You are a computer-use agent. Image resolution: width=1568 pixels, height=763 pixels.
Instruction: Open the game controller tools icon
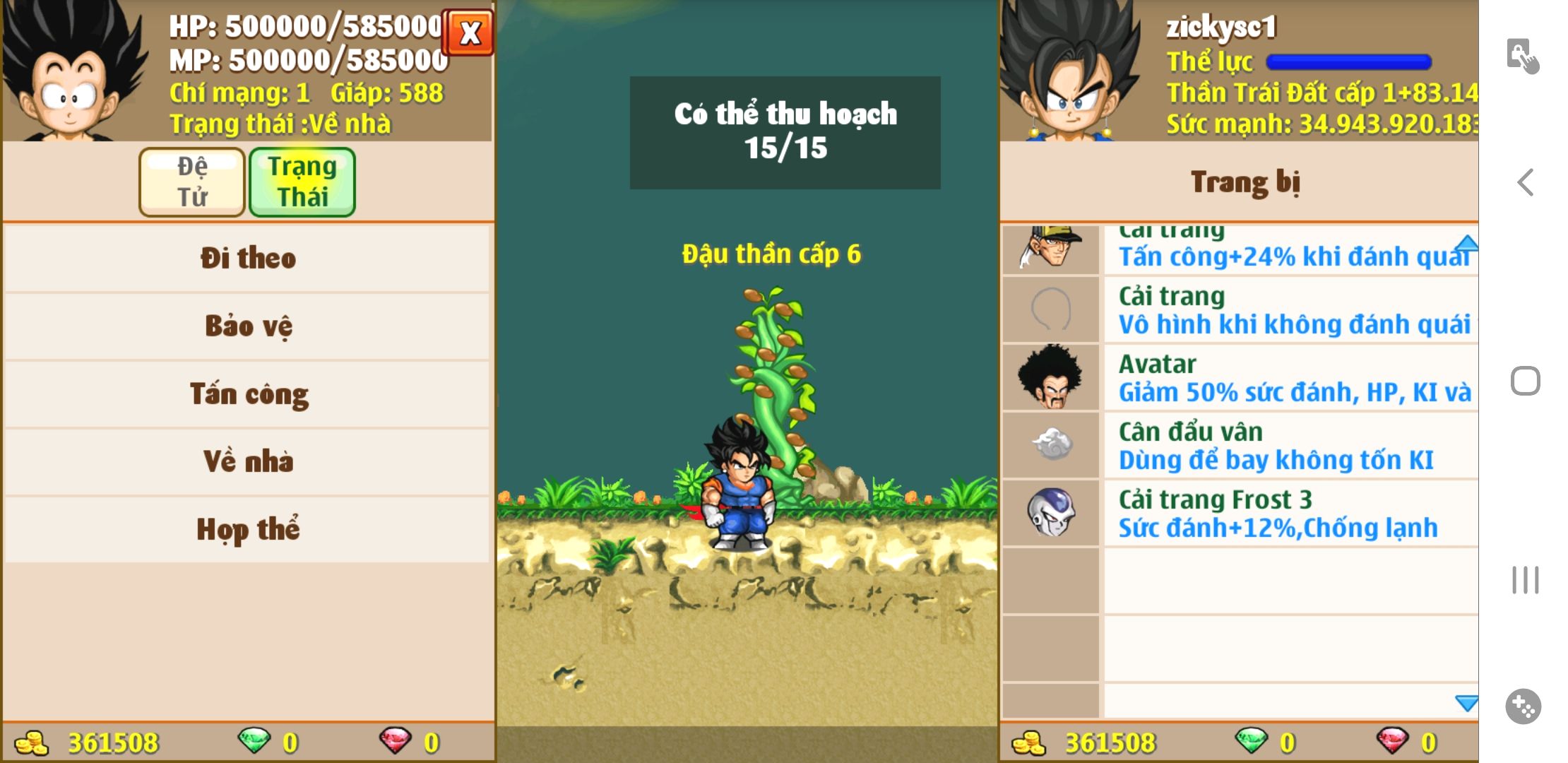tap(1524, 706)
